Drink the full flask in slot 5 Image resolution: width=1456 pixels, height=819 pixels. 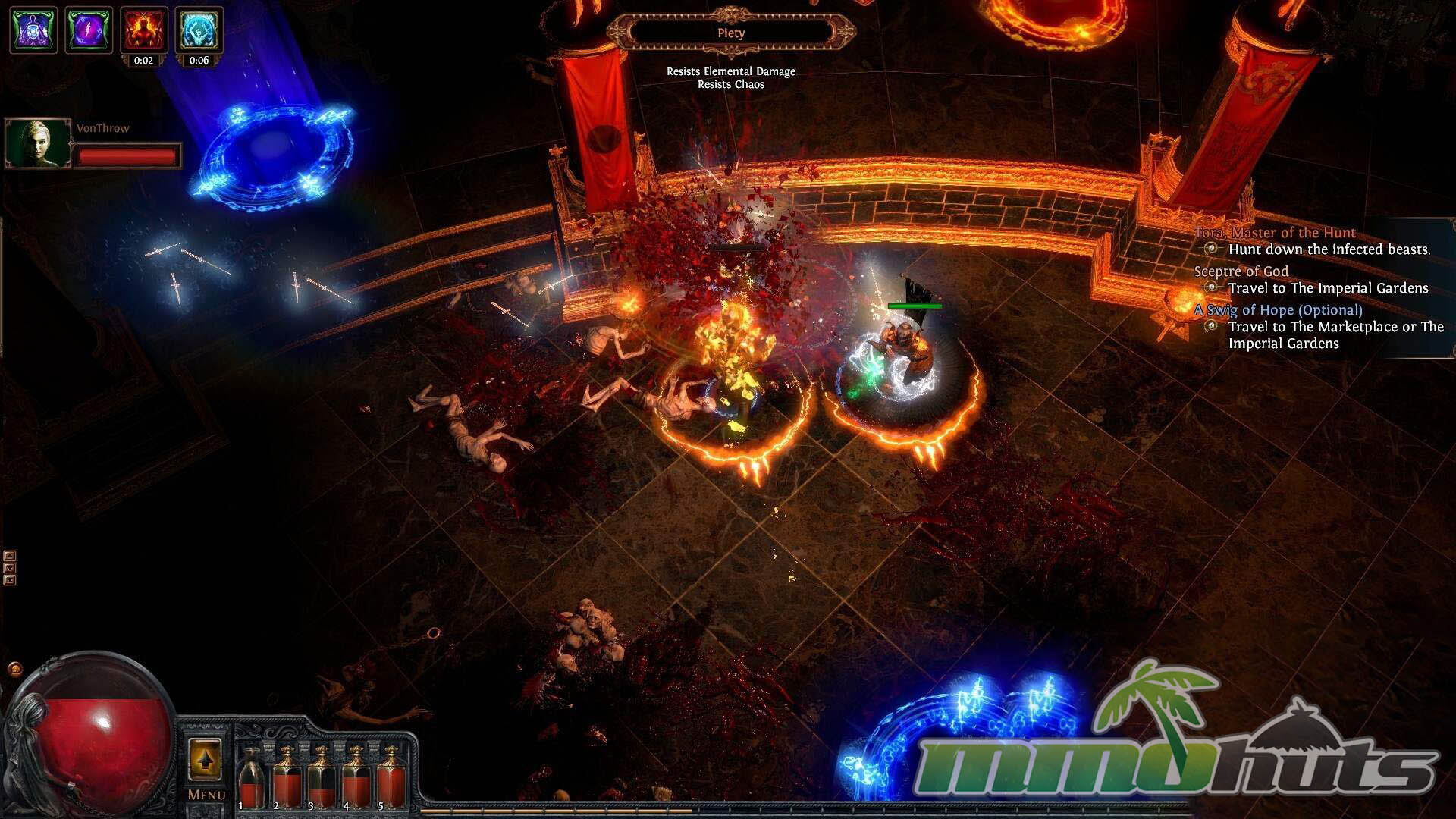(x=391, y=778)
